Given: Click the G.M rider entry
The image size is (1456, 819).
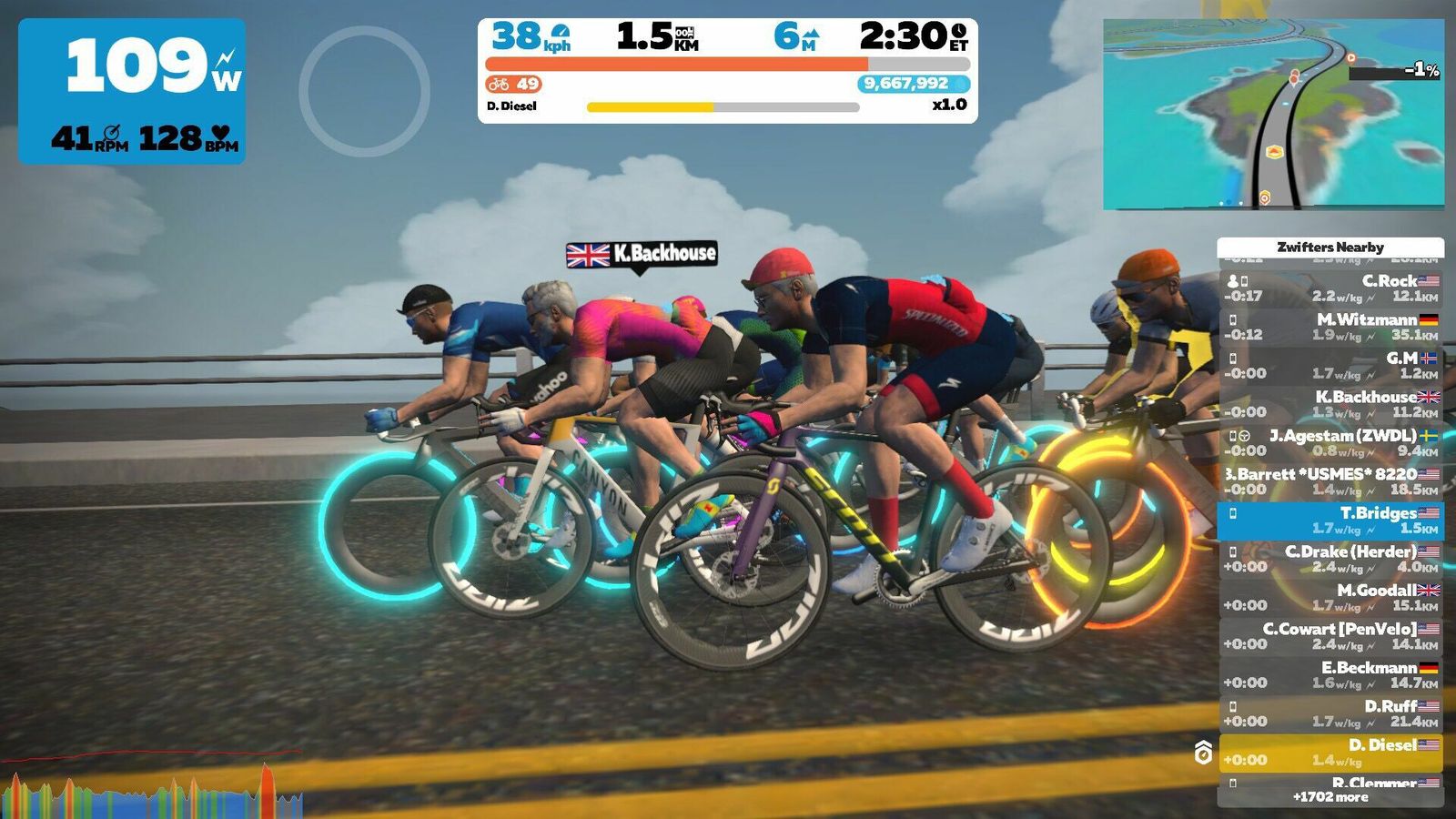Looking at the screenshot, I should pyautogui.click(x=1330, y=366).
